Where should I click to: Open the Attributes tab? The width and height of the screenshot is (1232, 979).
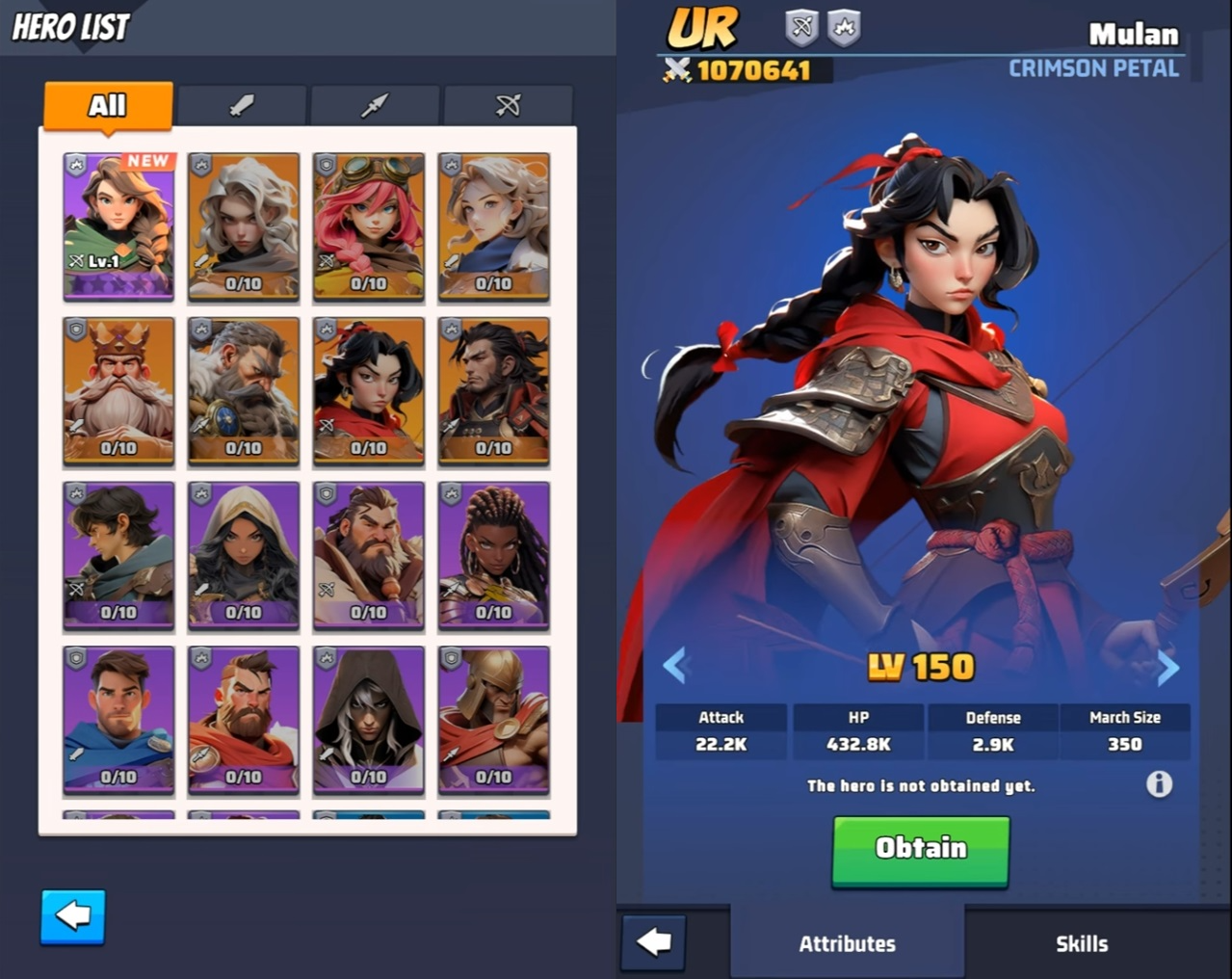(847, 943)
